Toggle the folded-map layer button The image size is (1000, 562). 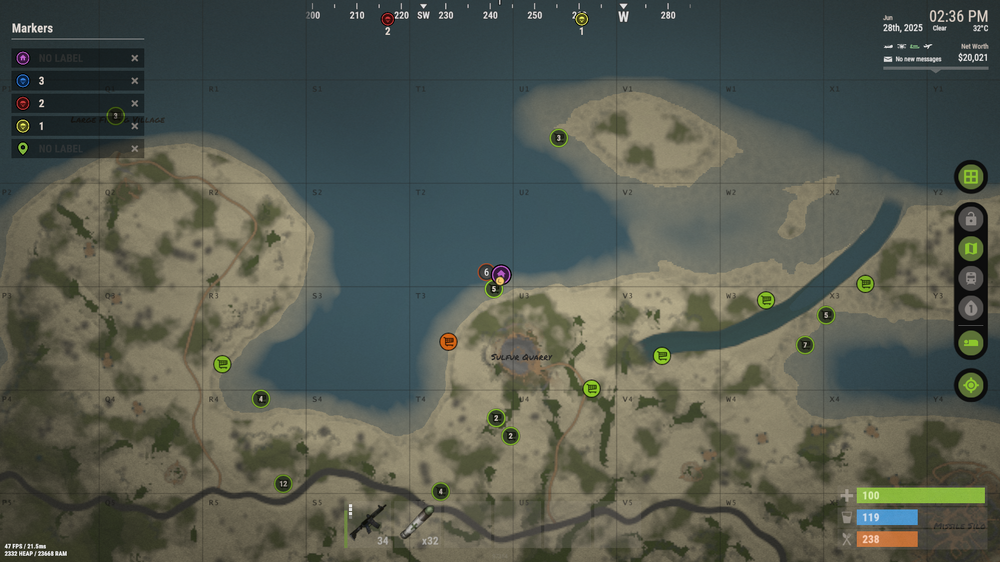click(x=970, y=249)
